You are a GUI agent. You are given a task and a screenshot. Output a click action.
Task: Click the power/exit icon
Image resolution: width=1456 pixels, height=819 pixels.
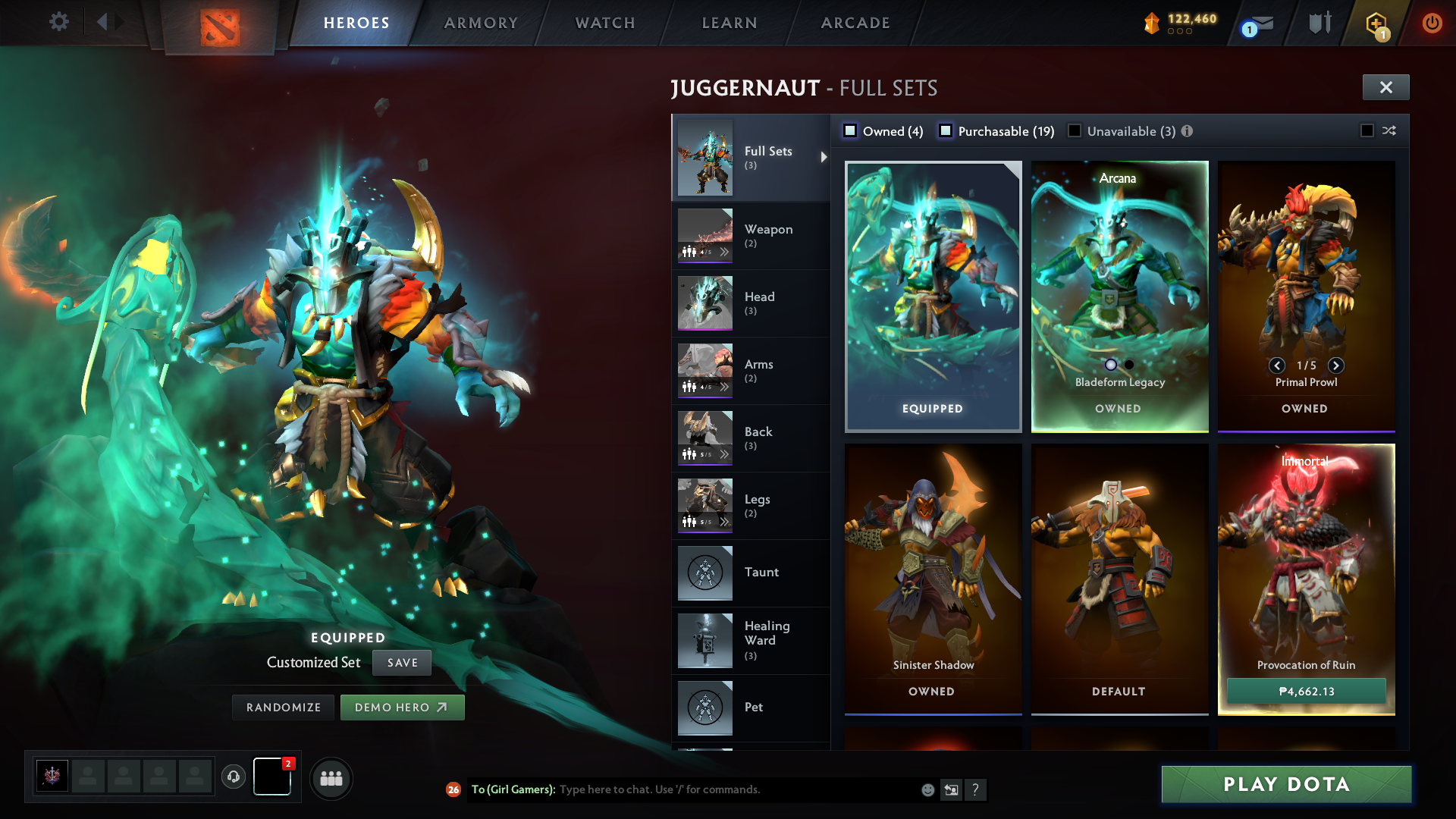tap(1432, 23)
